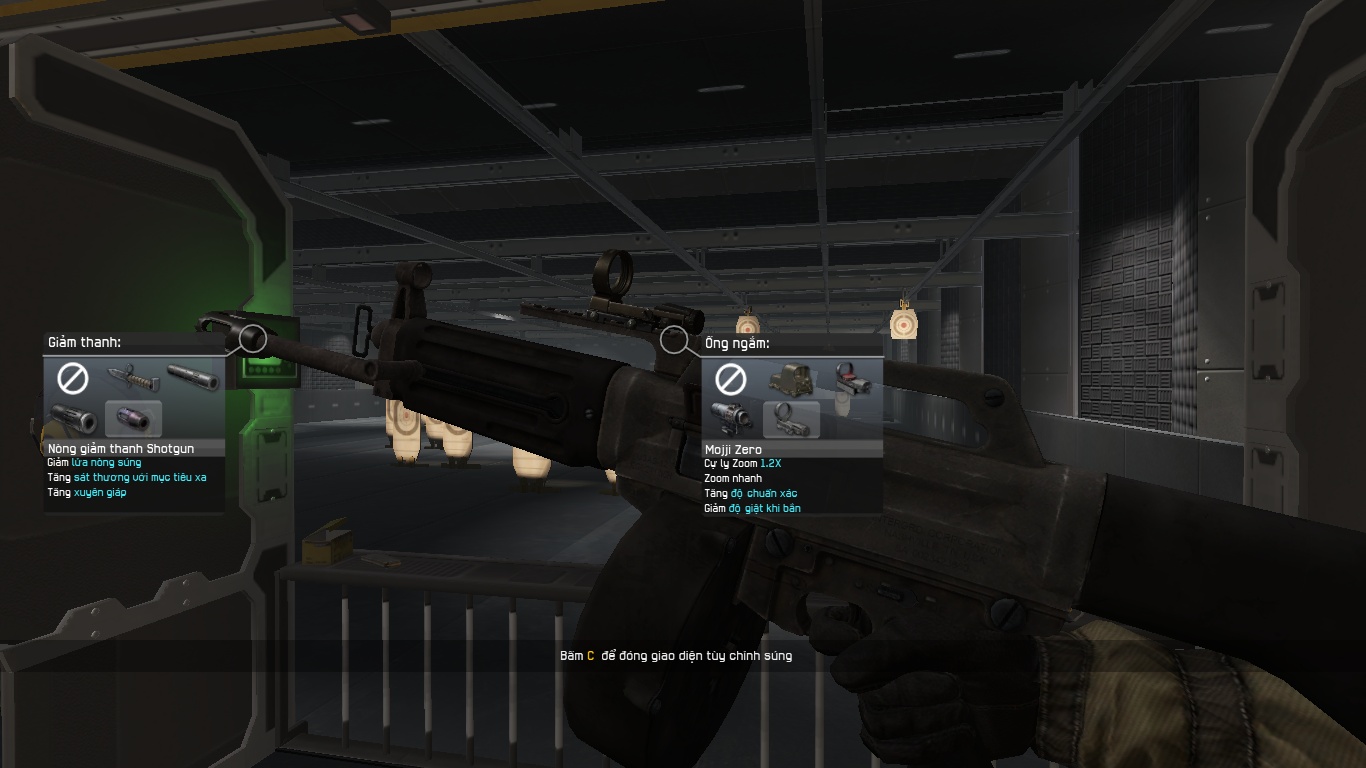Select the black telescopic scope
Image resolution: width=1366 pixels, height=768 pixels.
click(x=731, y=418)
